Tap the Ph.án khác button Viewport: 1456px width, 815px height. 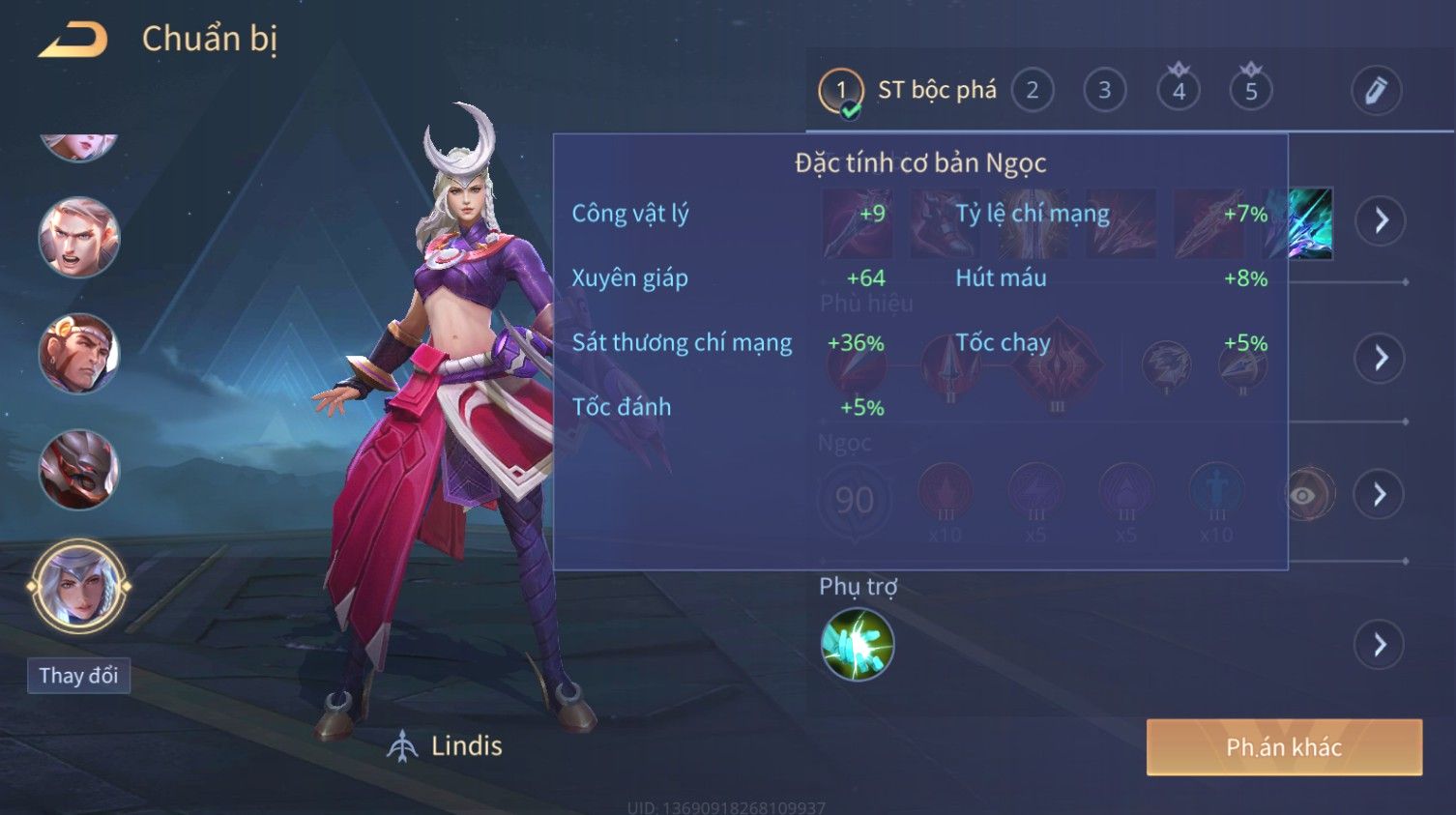point(1284,747)
